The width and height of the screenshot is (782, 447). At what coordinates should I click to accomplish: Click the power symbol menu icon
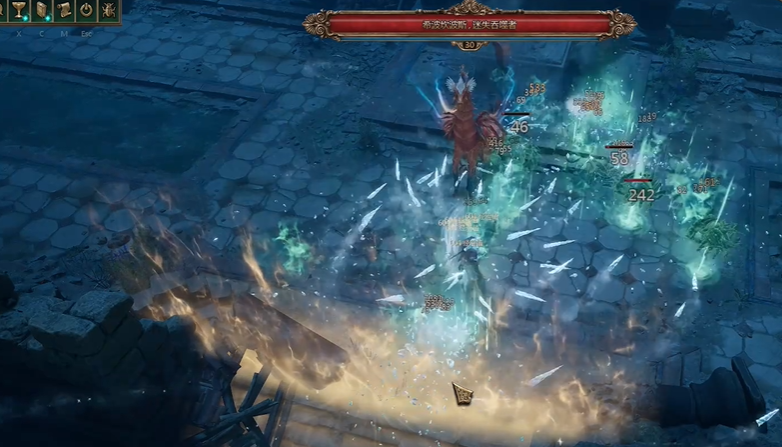[87, 11]
